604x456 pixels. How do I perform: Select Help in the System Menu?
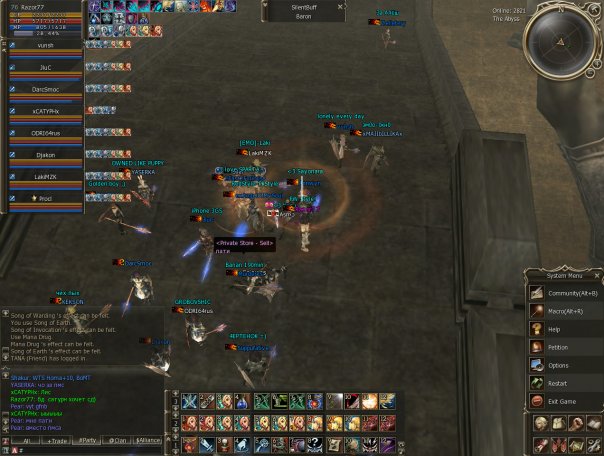(553, 329)
